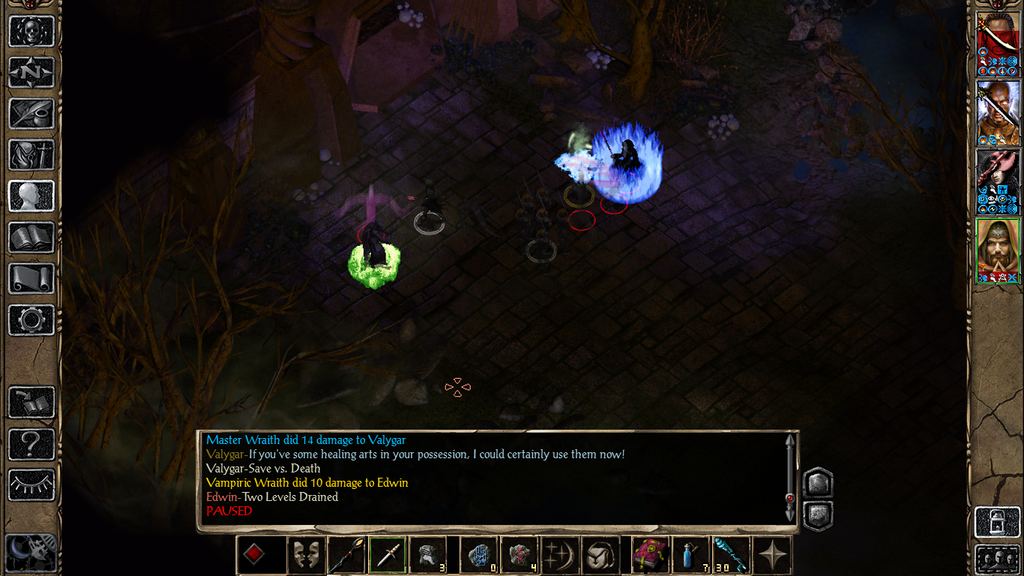Click the question mark help button
The width and height of the screenshot is (1024, 576).
click(31, 443)
